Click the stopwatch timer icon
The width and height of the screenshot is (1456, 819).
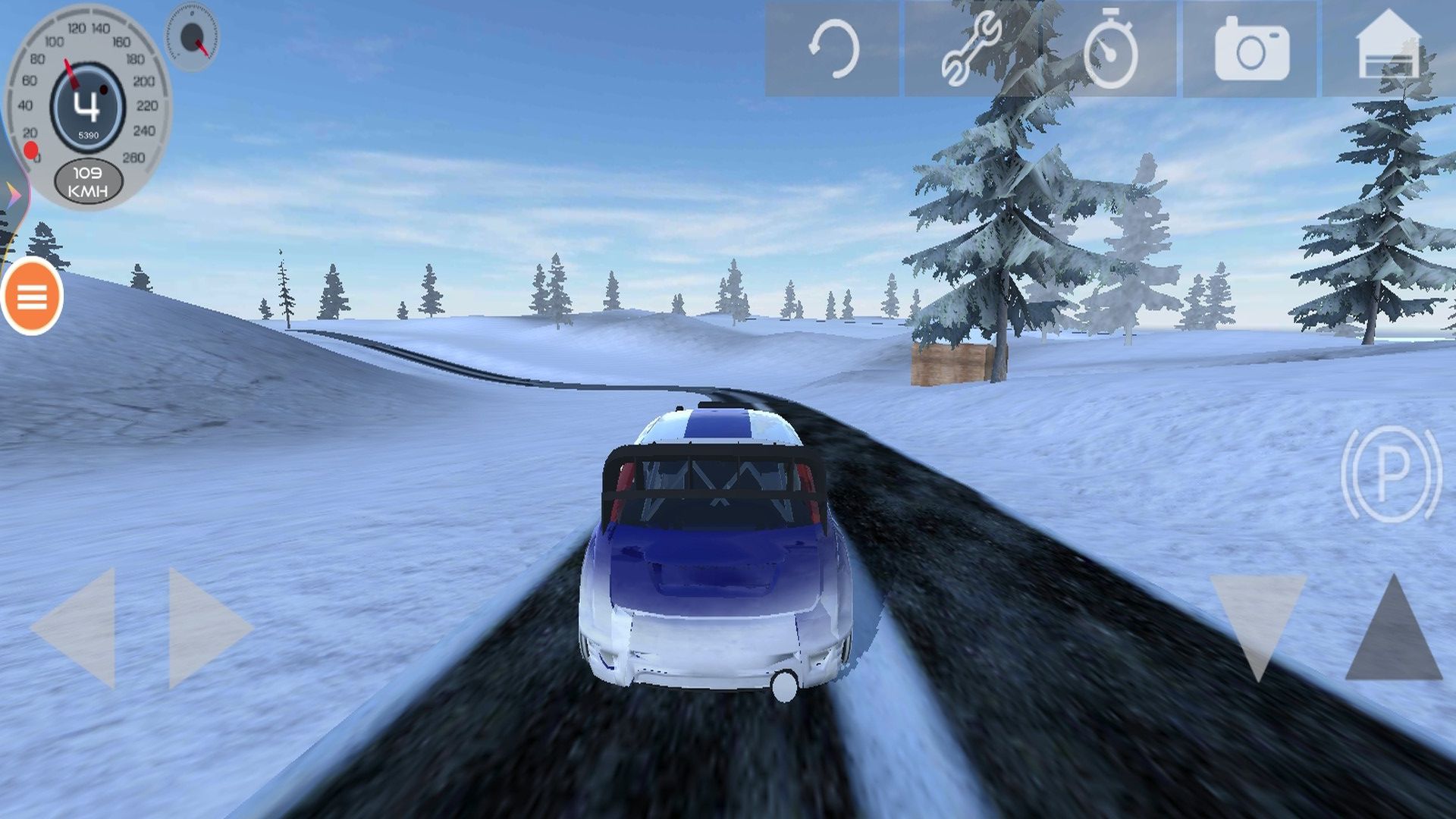tap(1110, 51)
